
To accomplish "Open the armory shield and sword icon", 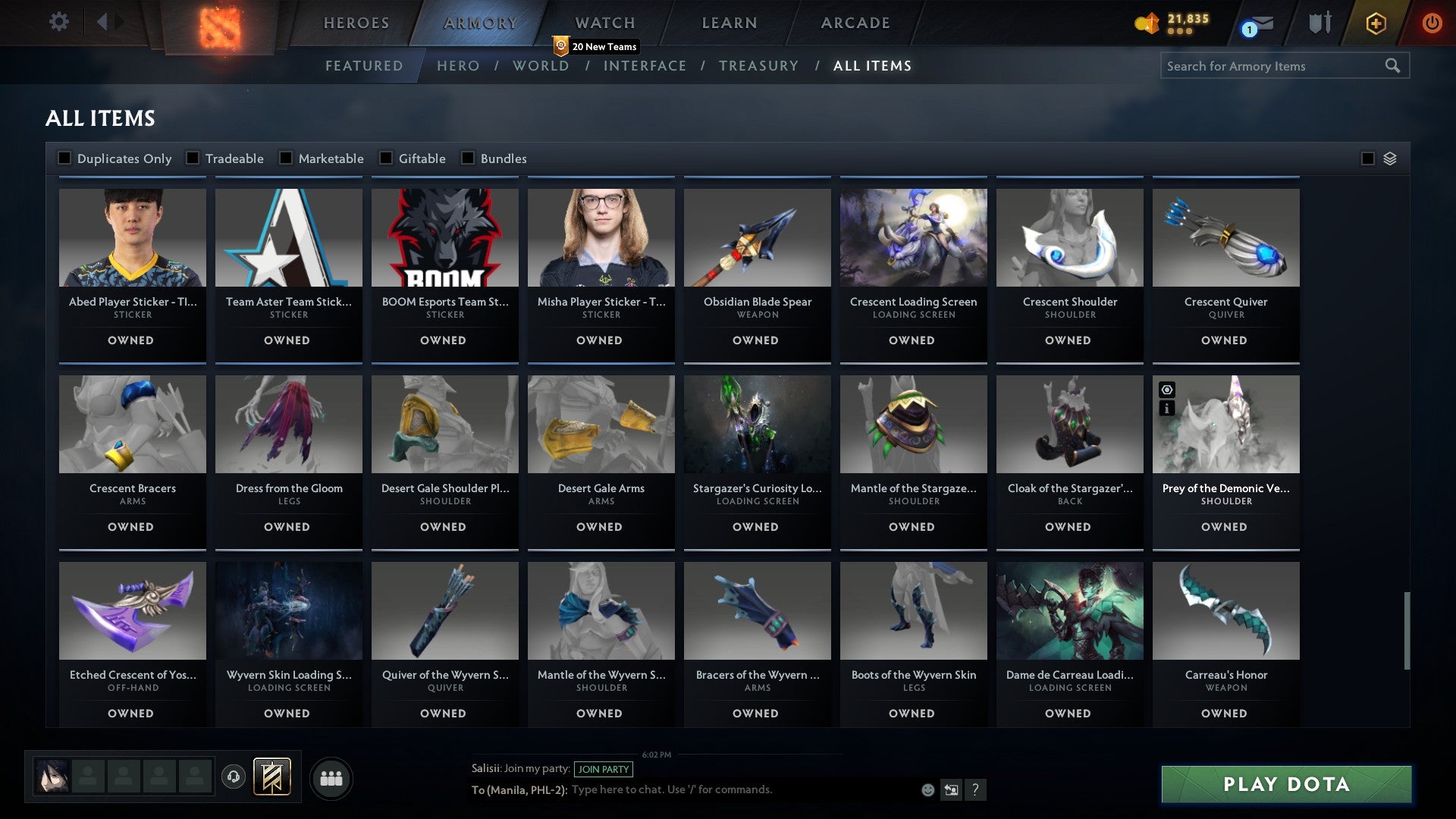I will [1319, 23].
